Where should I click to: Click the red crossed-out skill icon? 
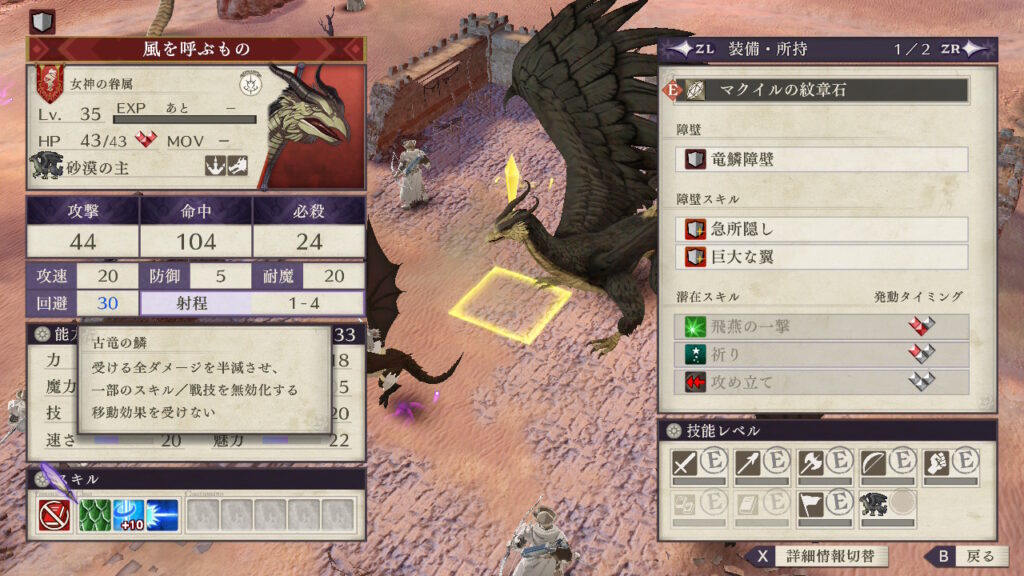53,515
